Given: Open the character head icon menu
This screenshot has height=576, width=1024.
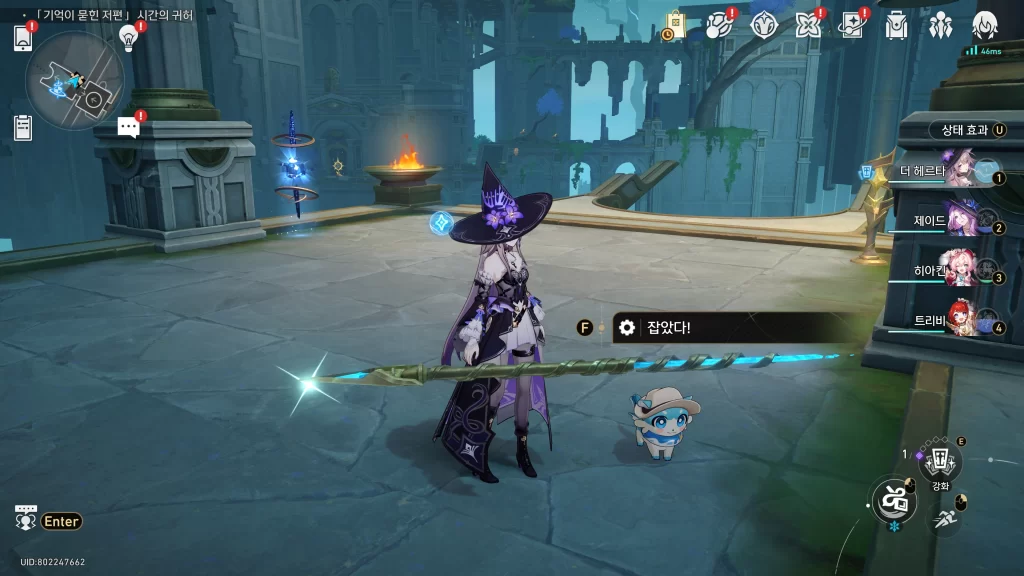Looking at the screenshot, I should click(x=985, y=26).
